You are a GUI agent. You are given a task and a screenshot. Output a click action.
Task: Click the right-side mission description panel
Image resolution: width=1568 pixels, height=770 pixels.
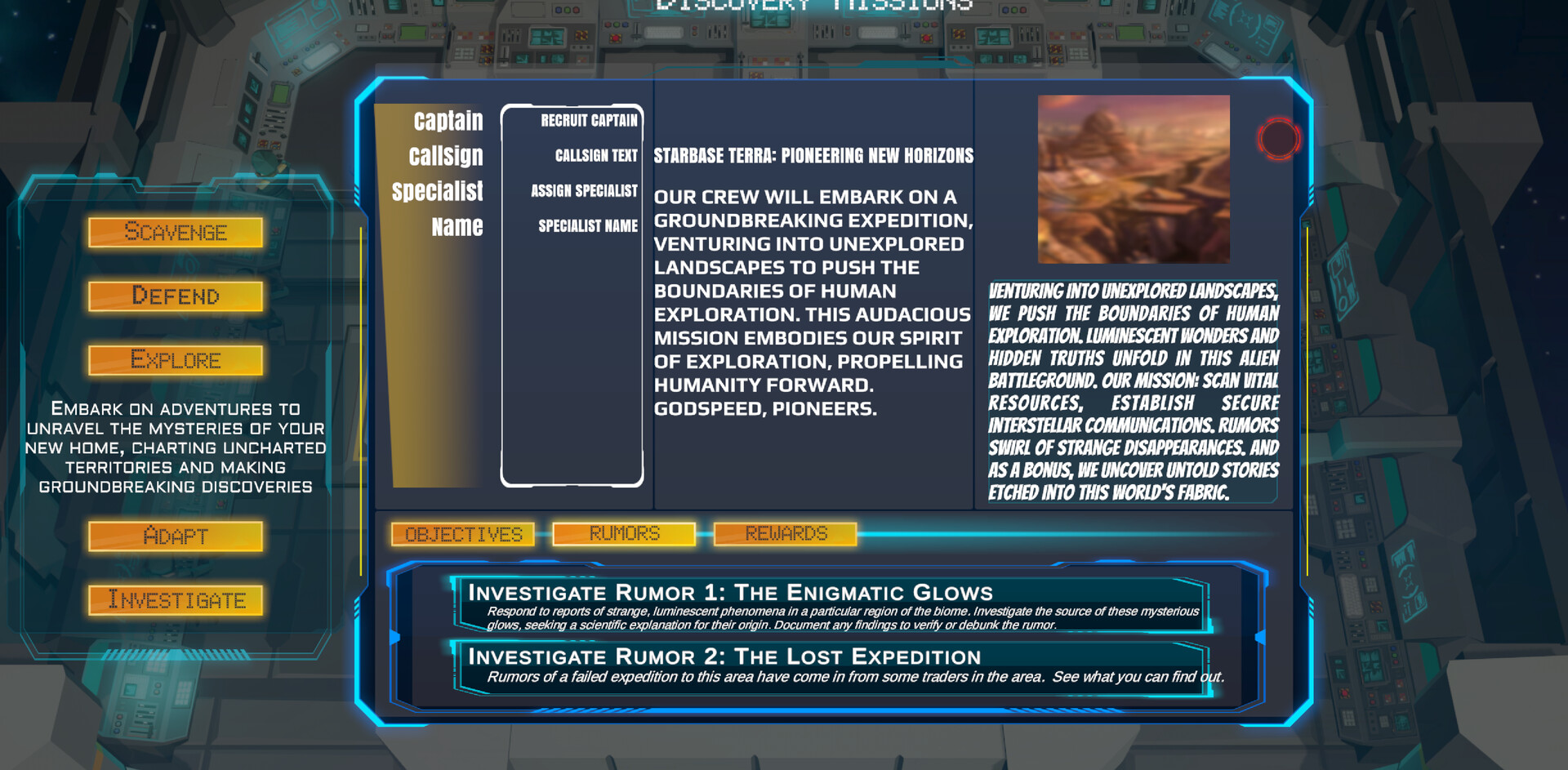[x=1134, y=392]
